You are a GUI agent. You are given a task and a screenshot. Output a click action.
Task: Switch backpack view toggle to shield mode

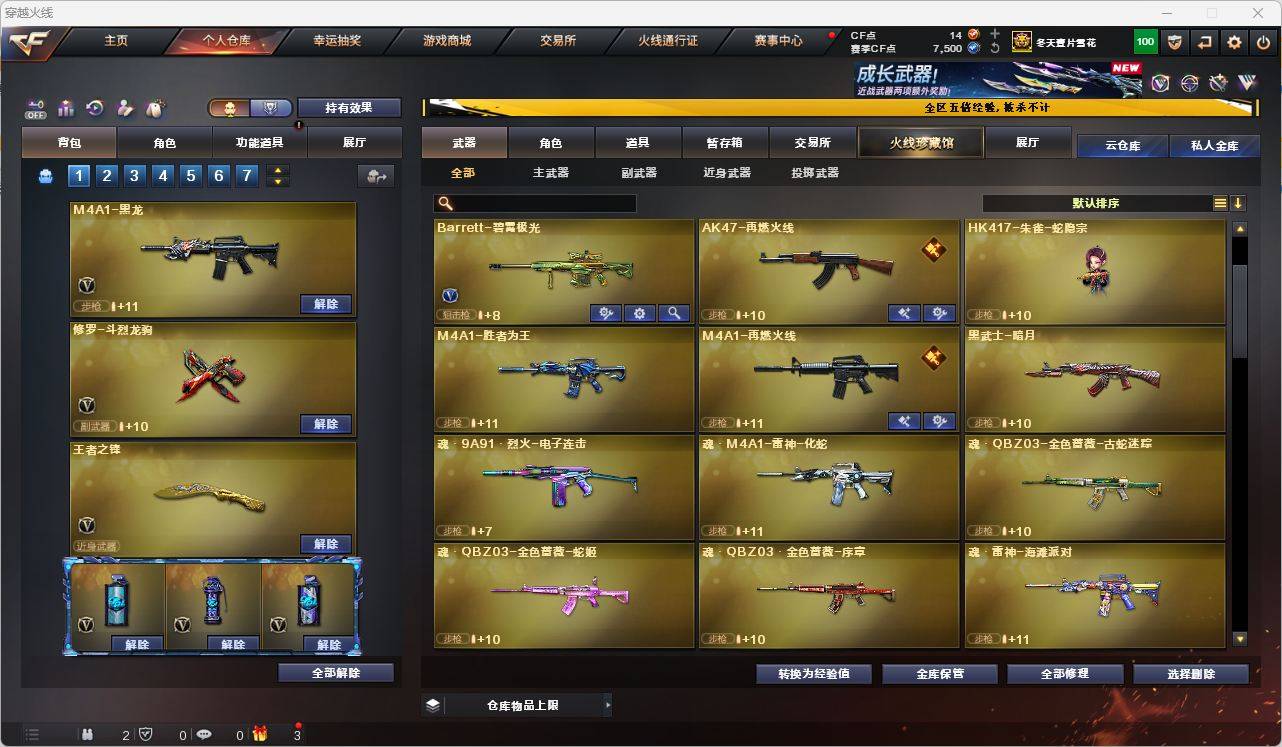[268, 107]
